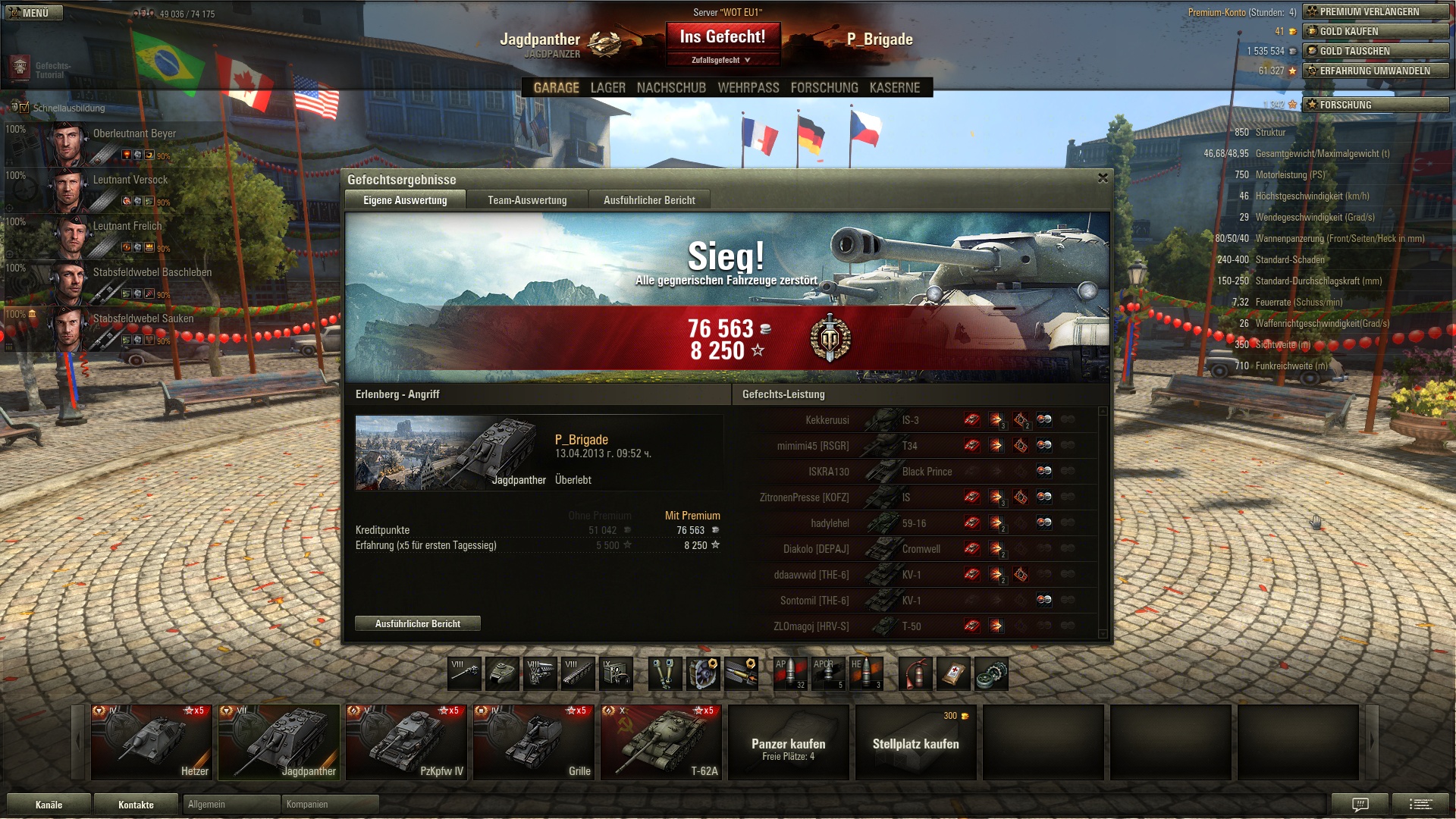Open the Kontakte panel
The height and width of the screenshot is (819, 1456).
click(136, 805)
